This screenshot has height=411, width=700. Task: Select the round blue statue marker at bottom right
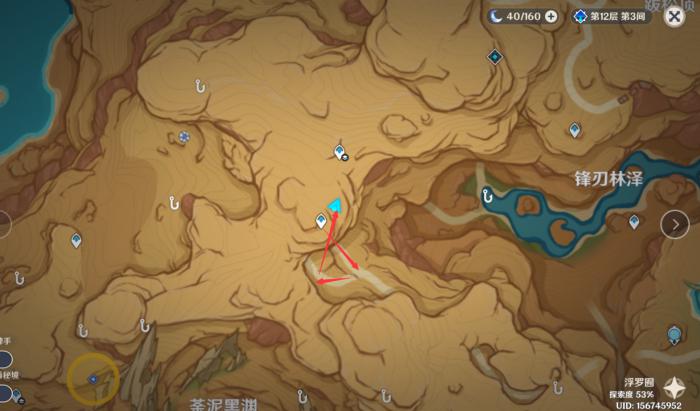coord(674,334)
